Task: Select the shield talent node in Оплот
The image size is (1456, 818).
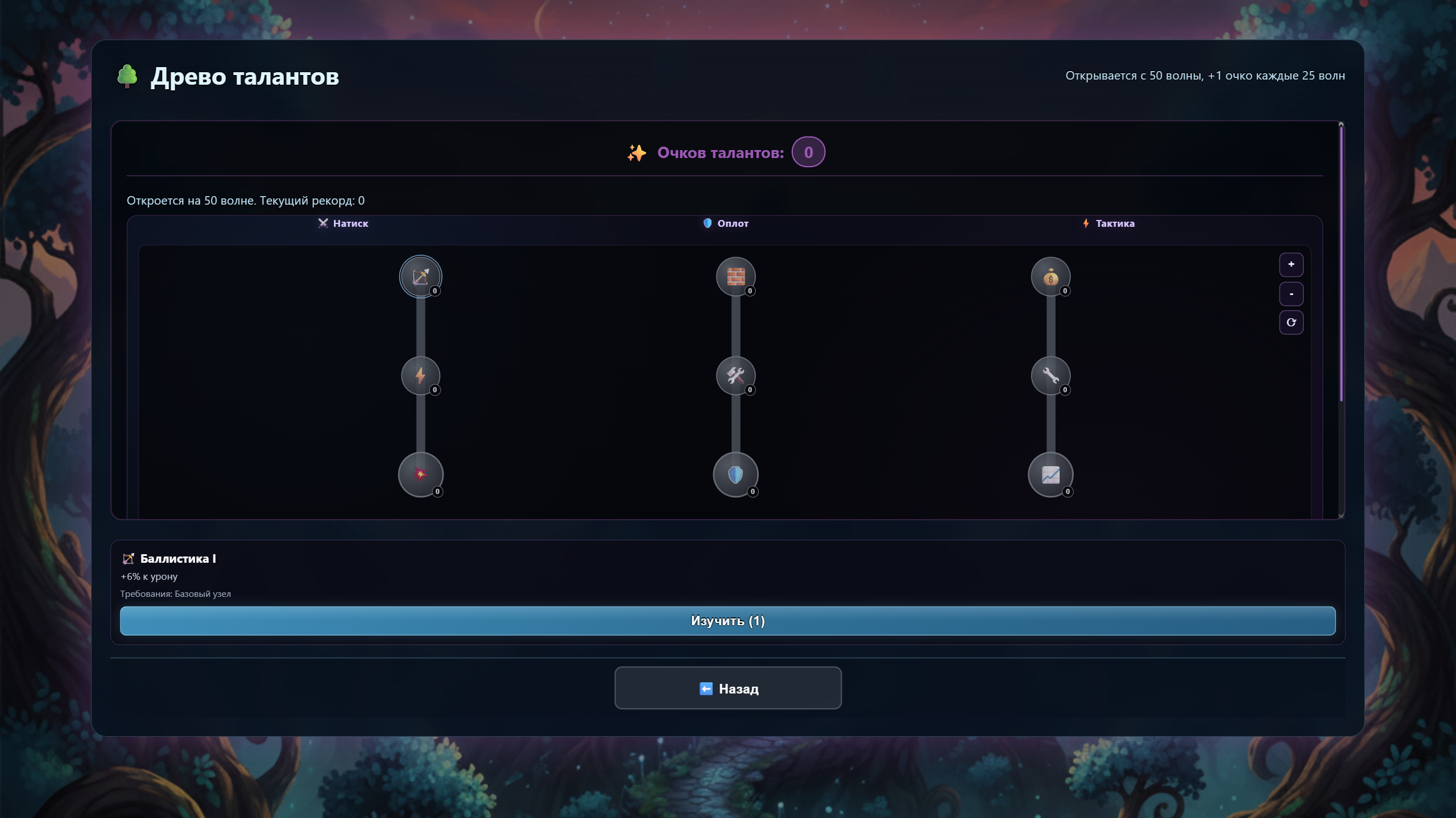Action: (x=736, y=475)
